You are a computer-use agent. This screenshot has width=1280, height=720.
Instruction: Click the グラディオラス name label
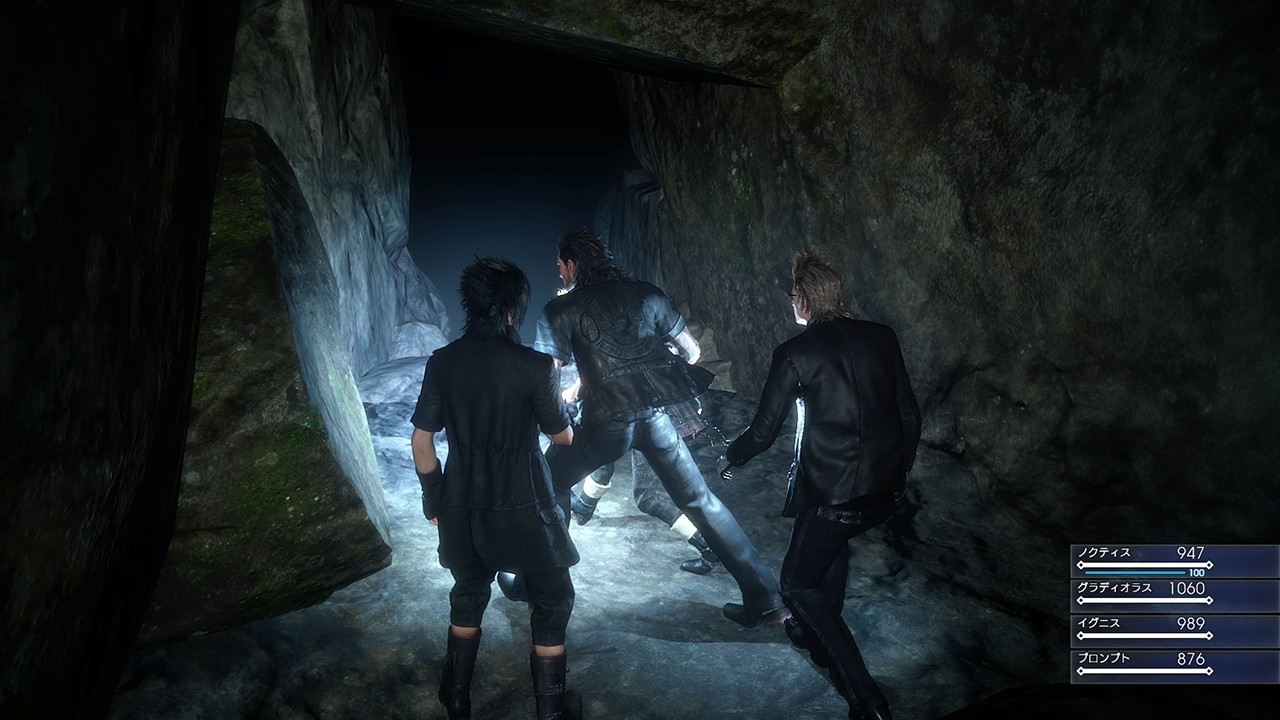tap(1115, 587)
